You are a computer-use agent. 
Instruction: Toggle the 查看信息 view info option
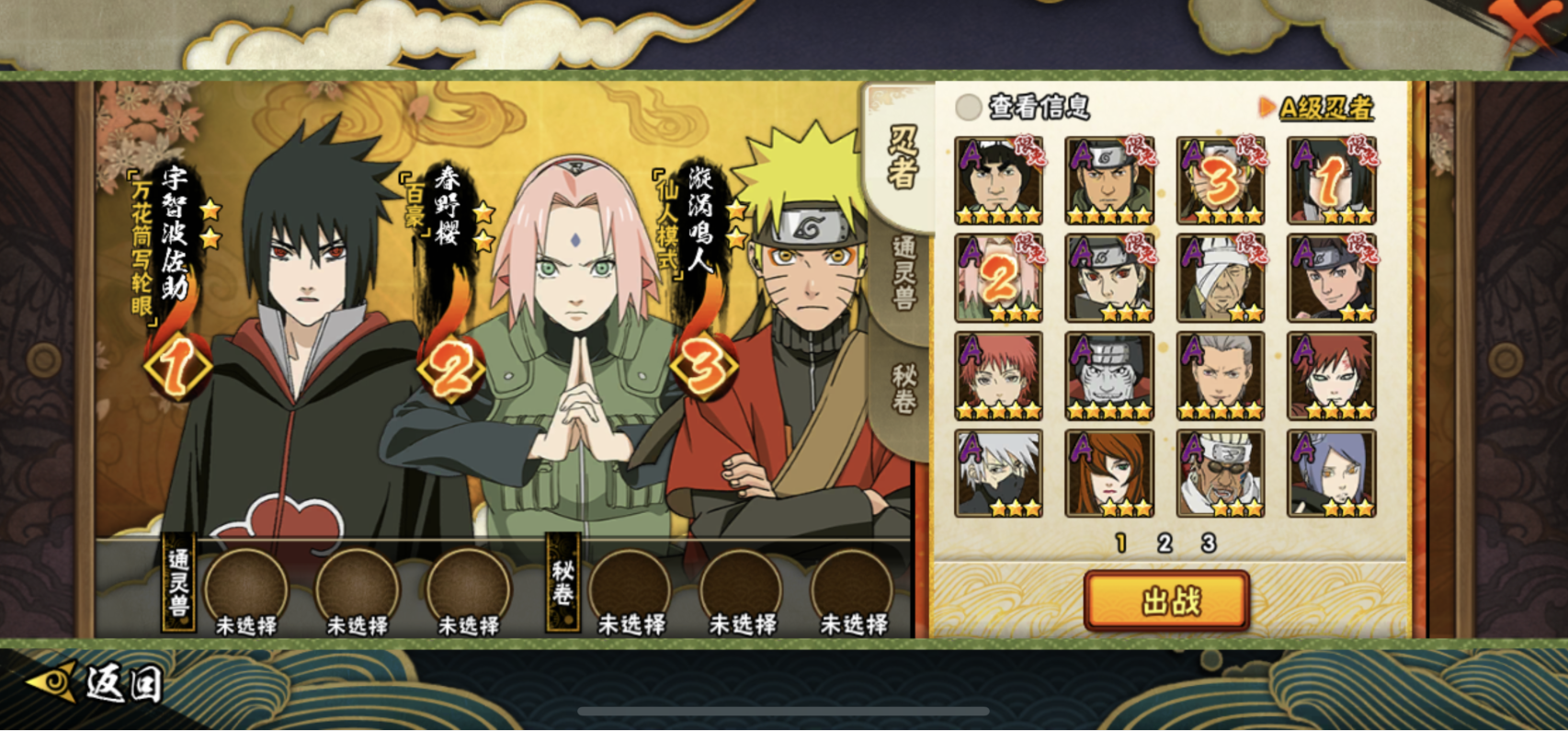pyautogui.click(x=968, y=108)
